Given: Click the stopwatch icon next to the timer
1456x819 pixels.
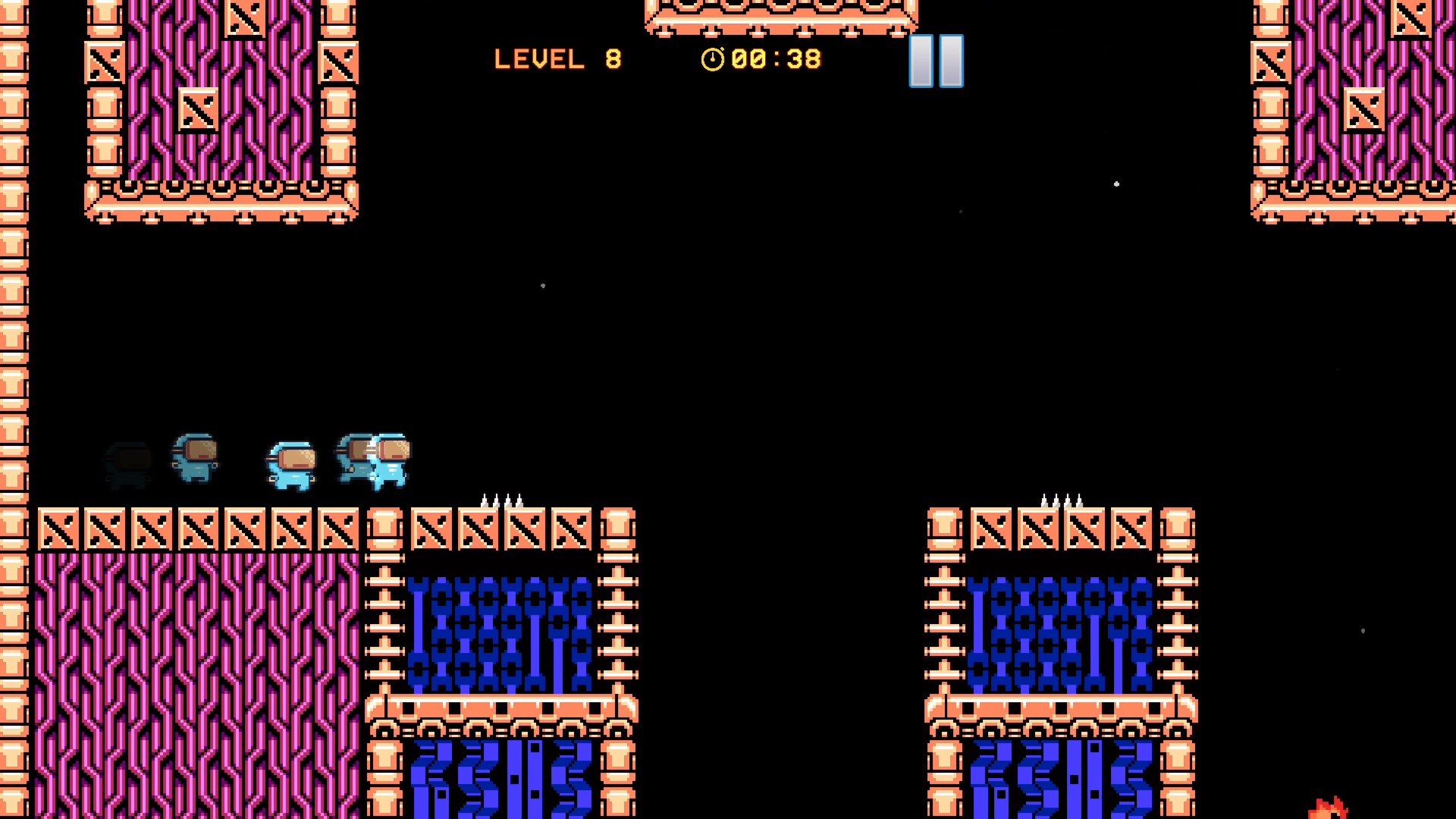Looking at the screenshot, I should pos(713,58).
